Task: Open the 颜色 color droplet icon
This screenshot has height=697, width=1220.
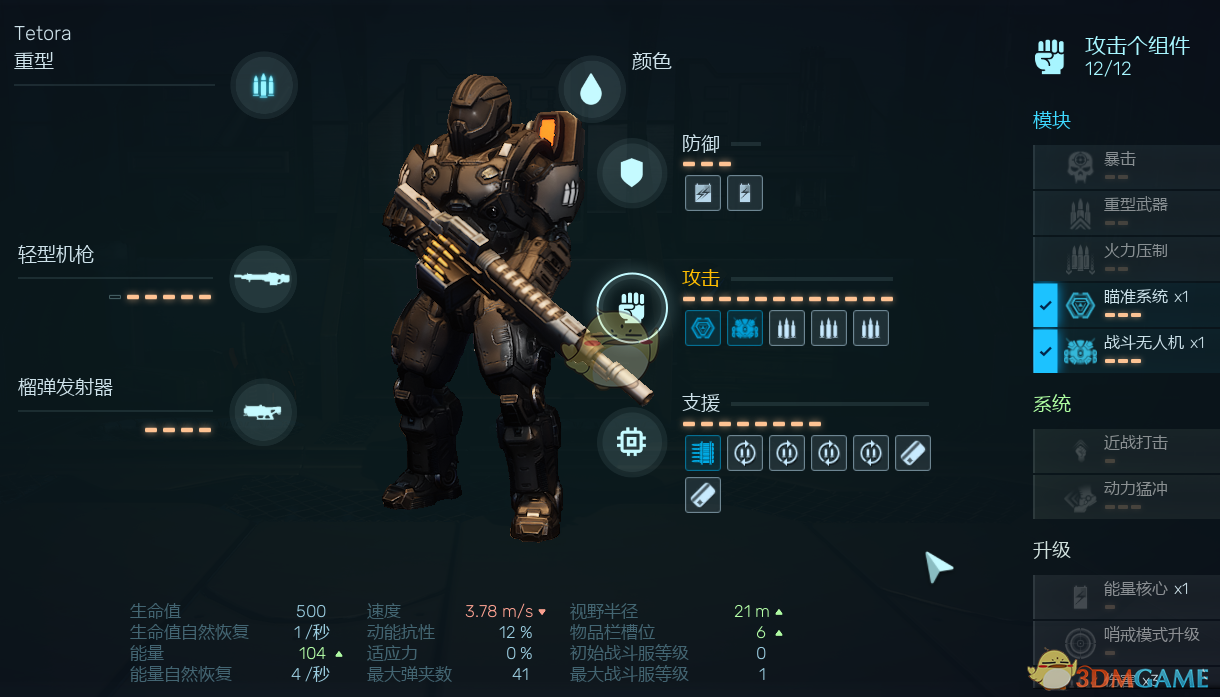Action: pos(592,90)
